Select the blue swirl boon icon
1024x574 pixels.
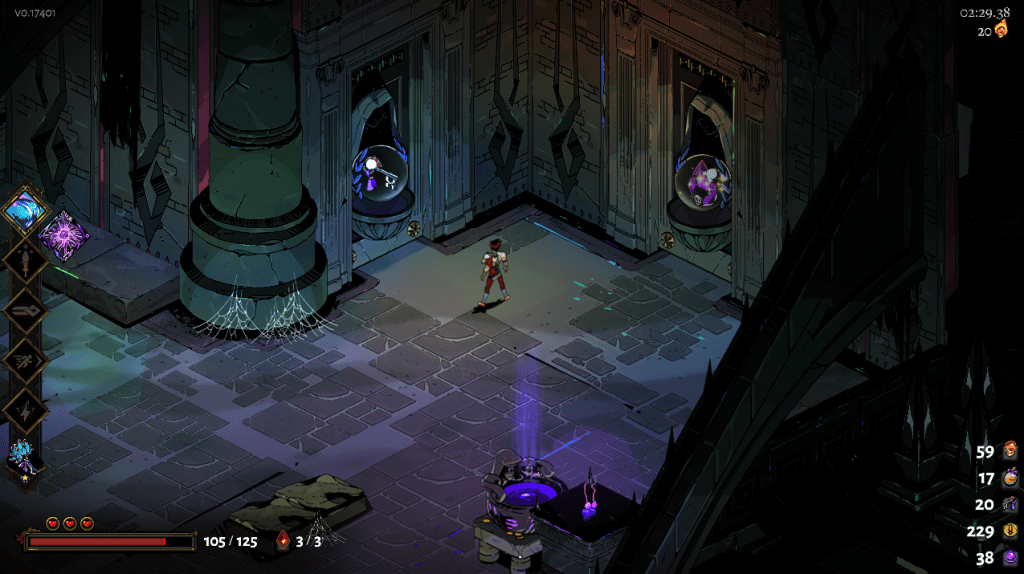click(22, 210)
